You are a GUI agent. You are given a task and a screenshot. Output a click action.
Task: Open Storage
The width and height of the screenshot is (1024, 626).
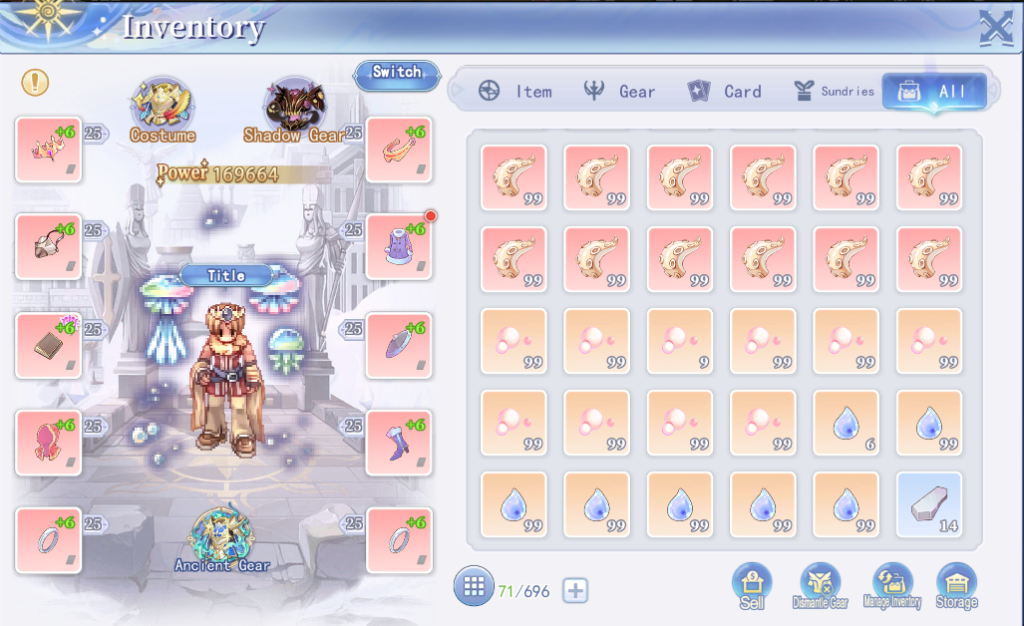tap(957, 585)
